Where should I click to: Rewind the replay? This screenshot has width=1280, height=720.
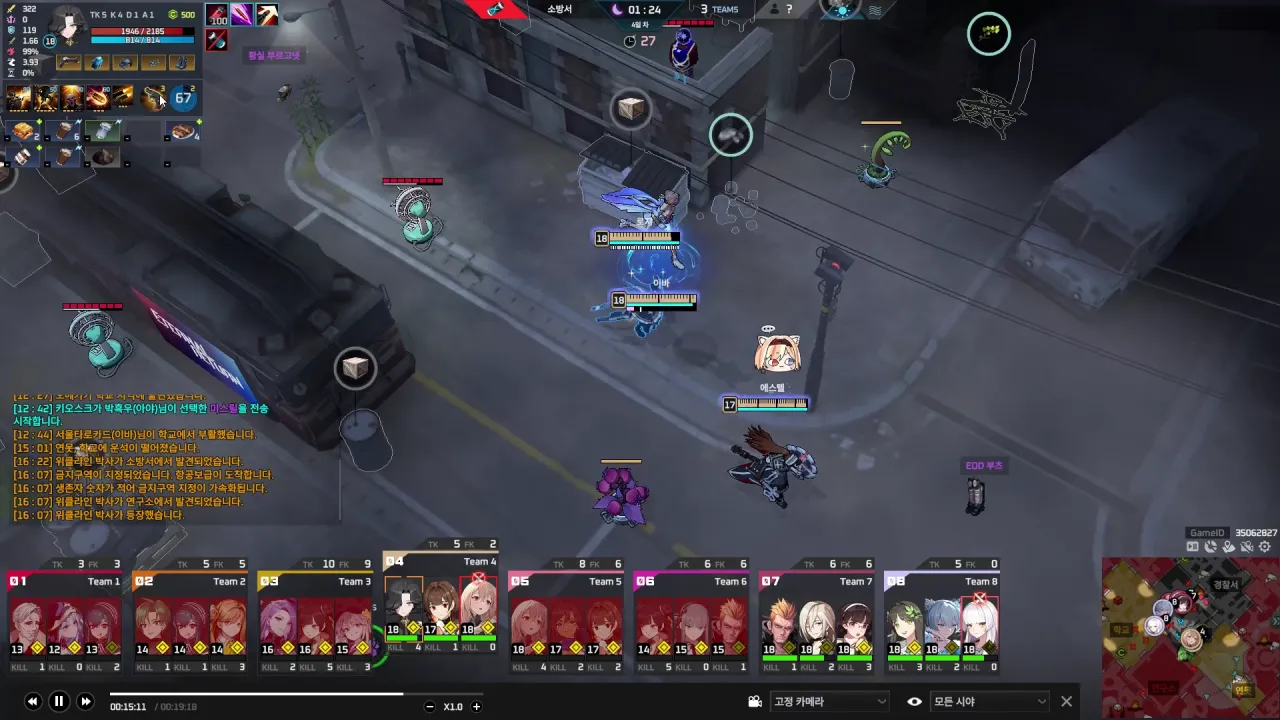(32, 702)
